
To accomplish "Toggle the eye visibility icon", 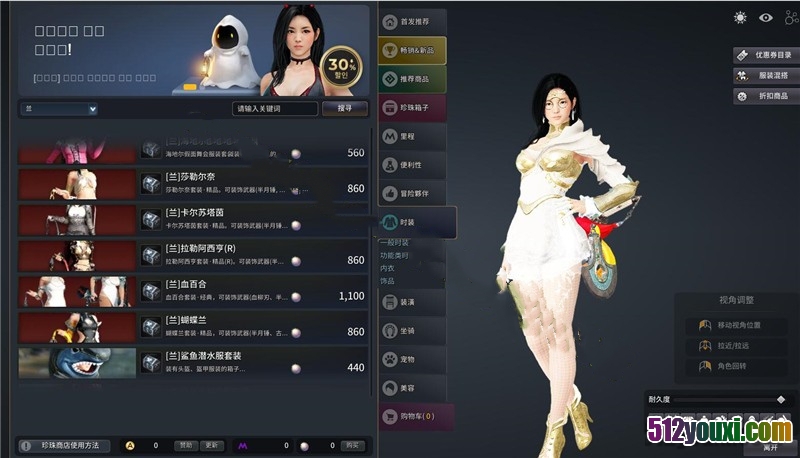I will click(766, 18).
